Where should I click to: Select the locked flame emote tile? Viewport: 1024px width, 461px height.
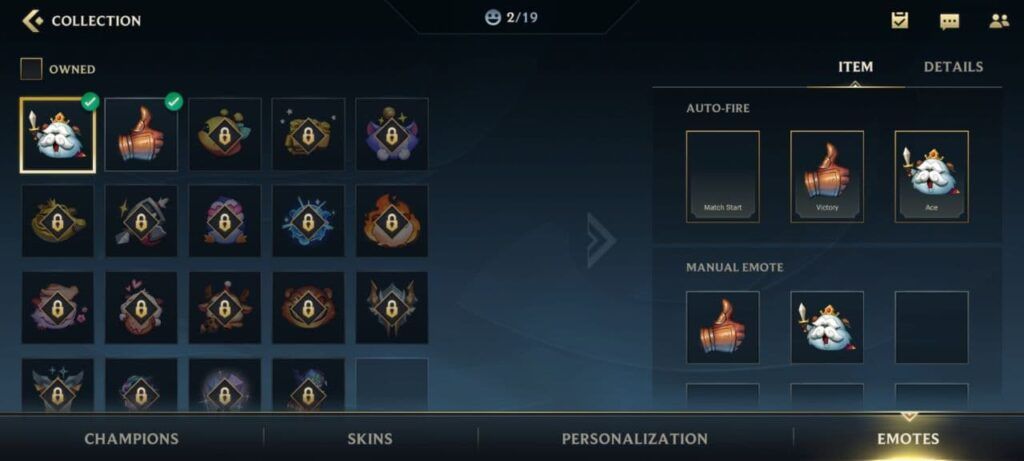pos(392,221)
